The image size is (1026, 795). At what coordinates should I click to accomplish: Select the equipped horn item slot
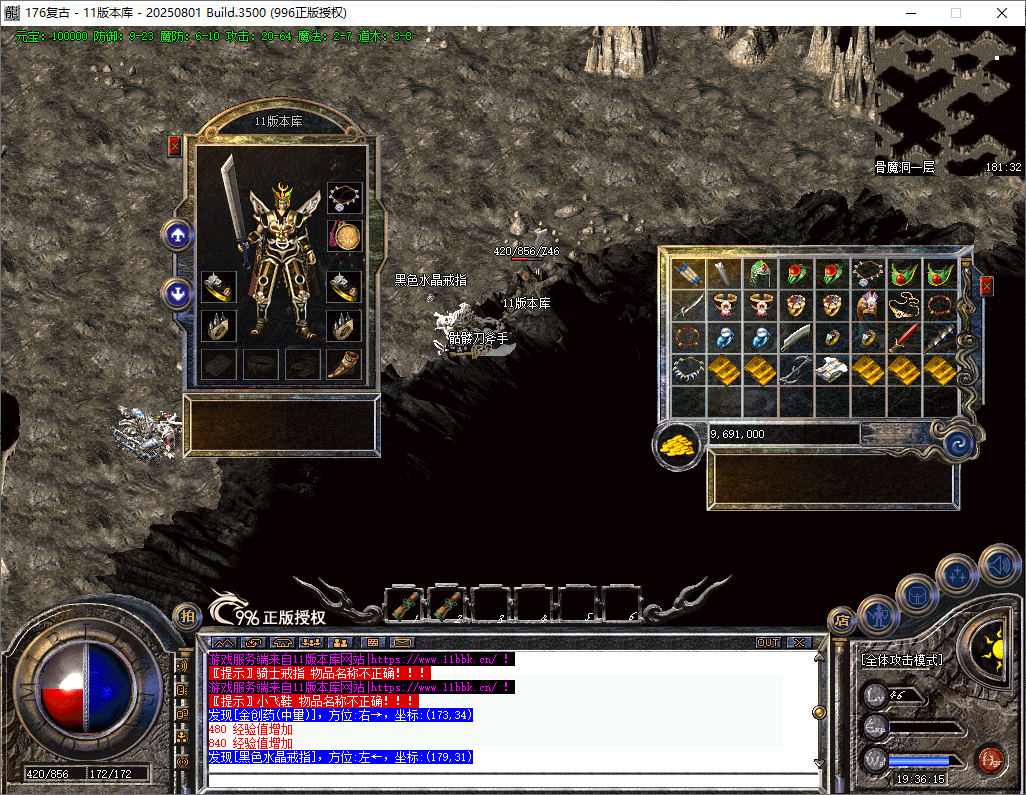coord(345,364)
